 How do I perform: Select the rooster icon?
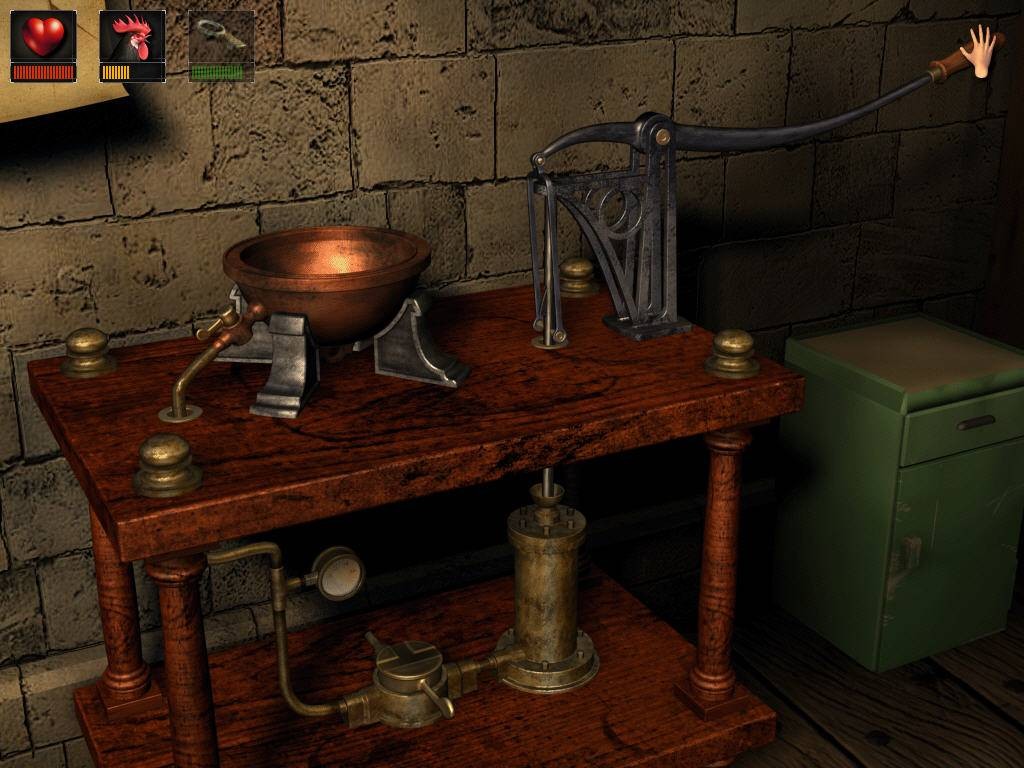coord(132,37)
